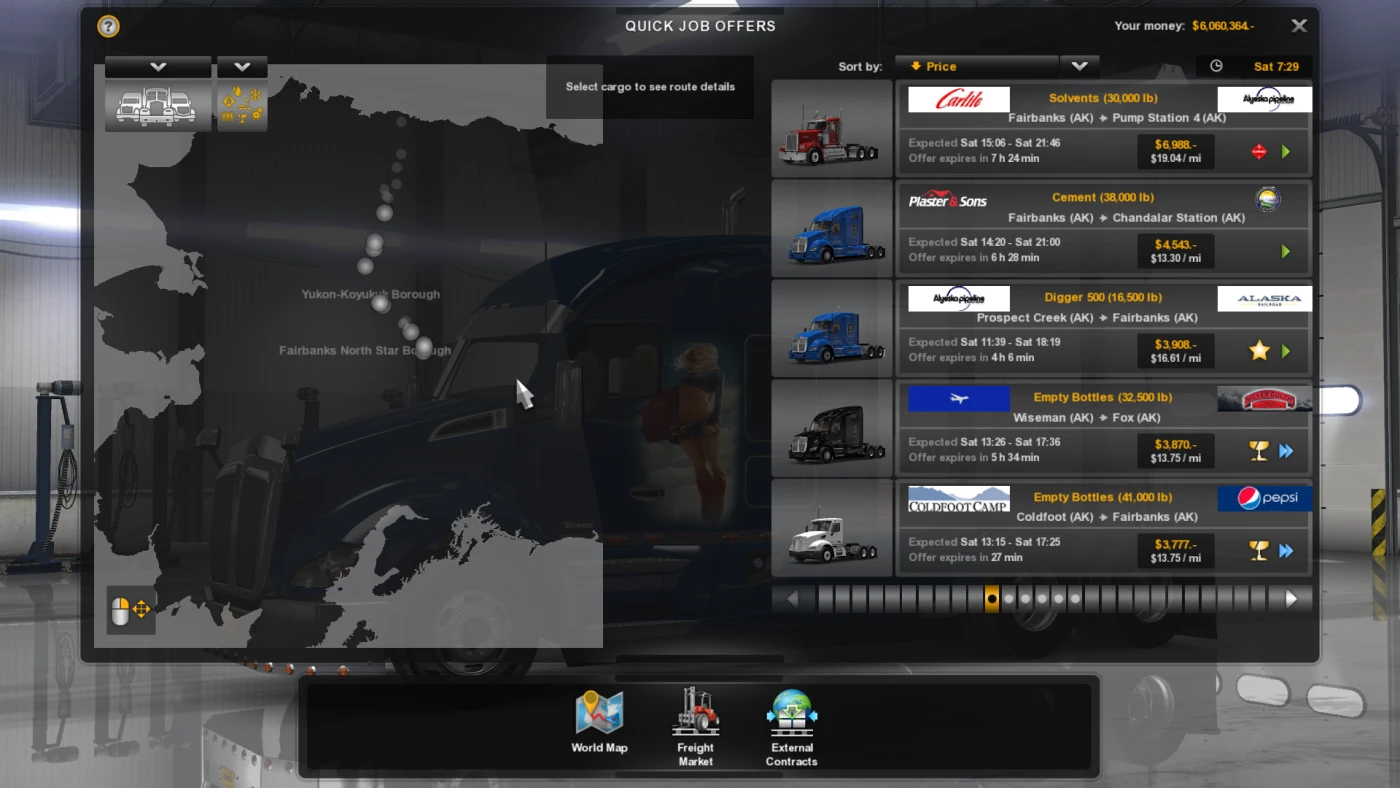
Task: Click the valuable cargo star on the Digger 500 job
Action: pyautogui.click(x=1259, y=351)
